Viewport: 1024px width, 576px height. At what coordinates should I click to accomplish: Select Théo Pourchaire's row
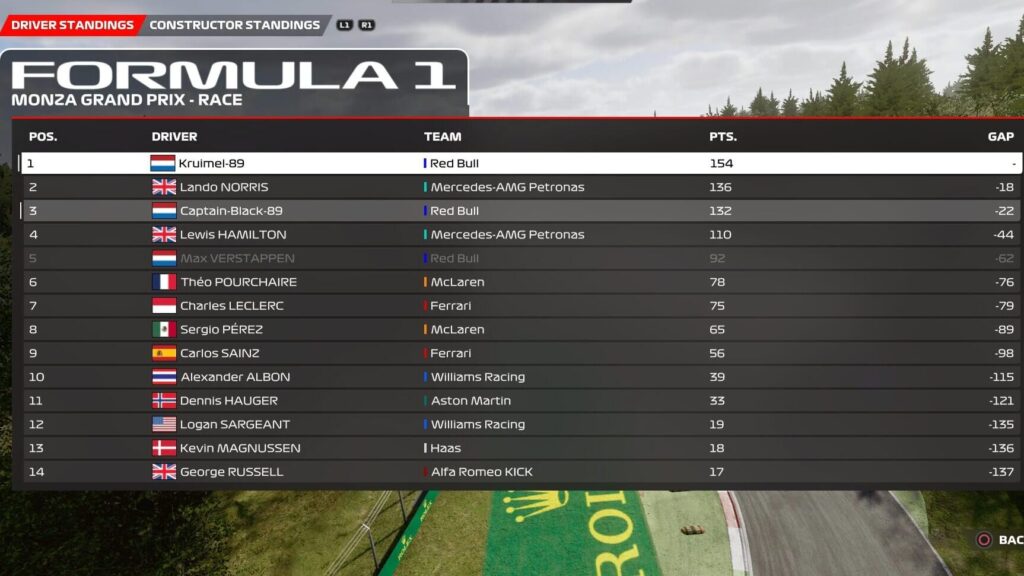pyautogui.click(x=520, y=282)
